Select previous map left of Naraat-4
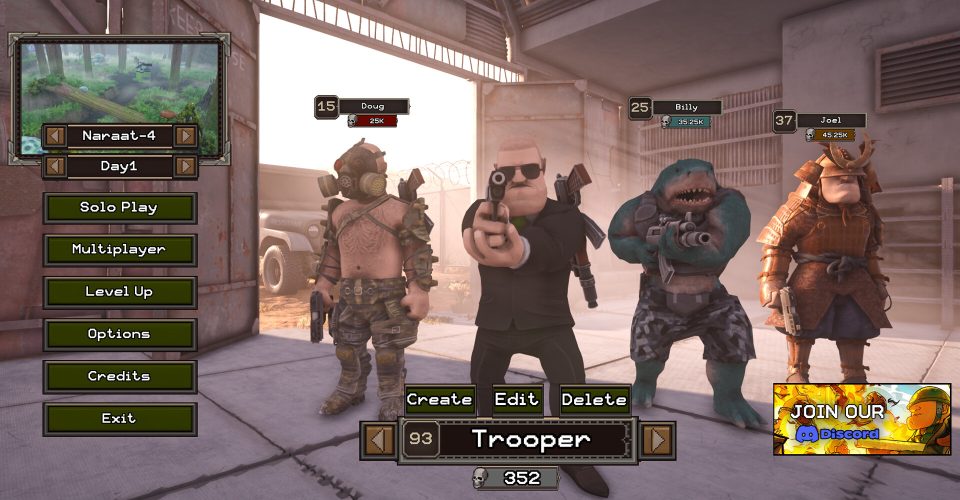Screen dimensions: 960x500 55,135
